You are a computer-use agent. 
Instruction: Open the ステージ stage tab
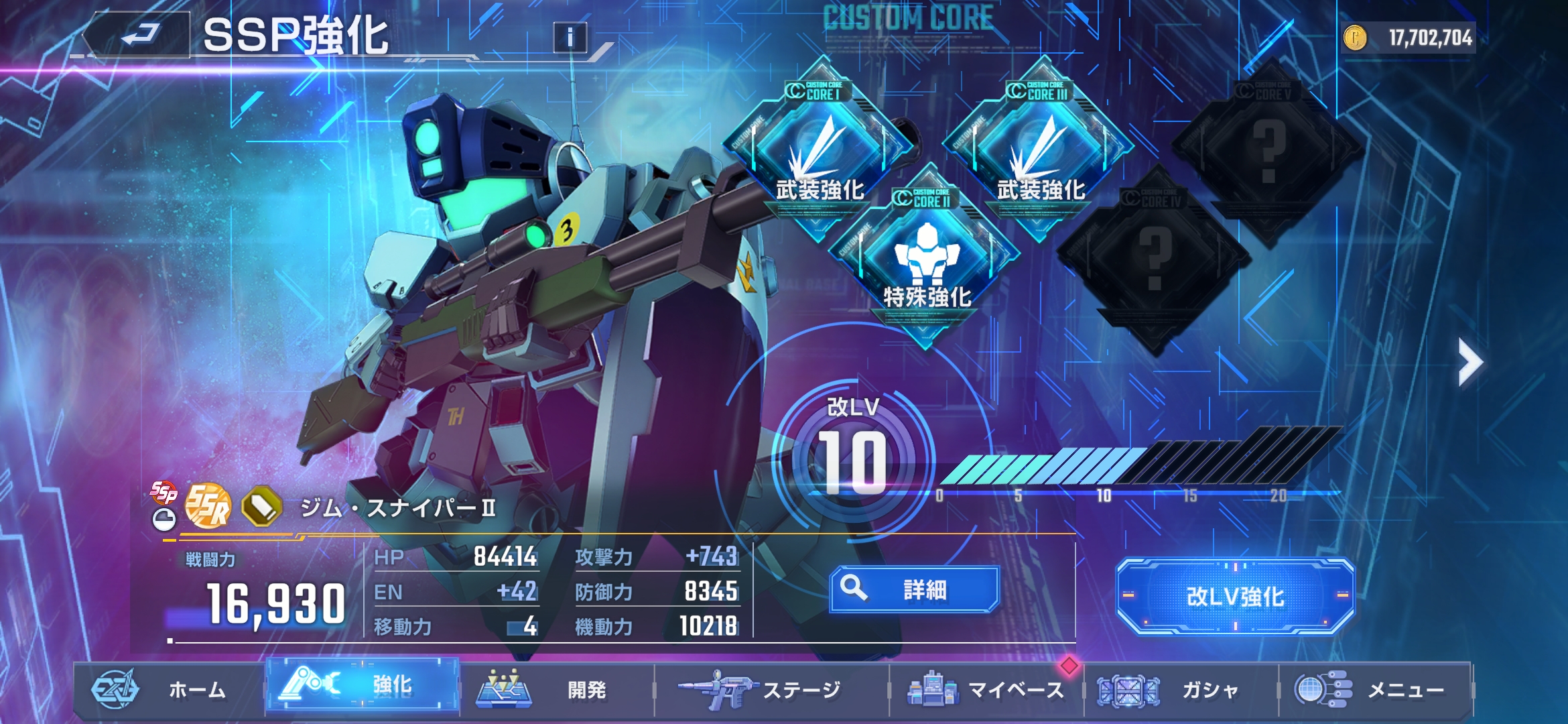(x=771, y=689)
